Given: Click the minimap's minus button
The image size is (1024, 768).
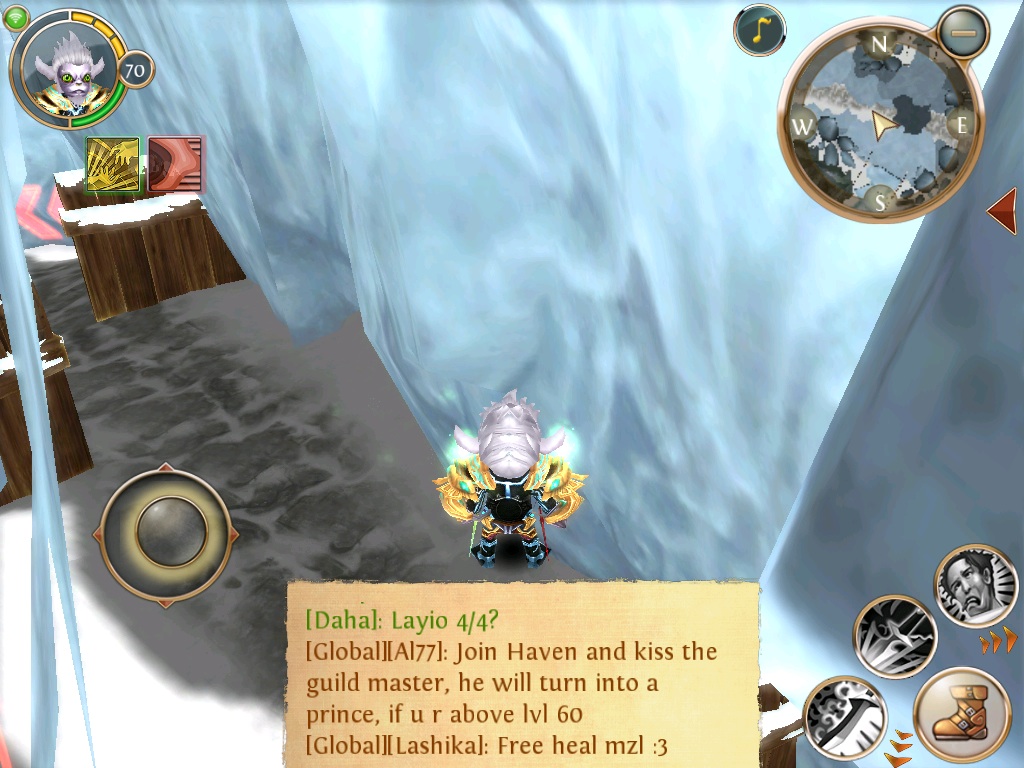Looking at the screenshot, I should click(x=963, y=33).
